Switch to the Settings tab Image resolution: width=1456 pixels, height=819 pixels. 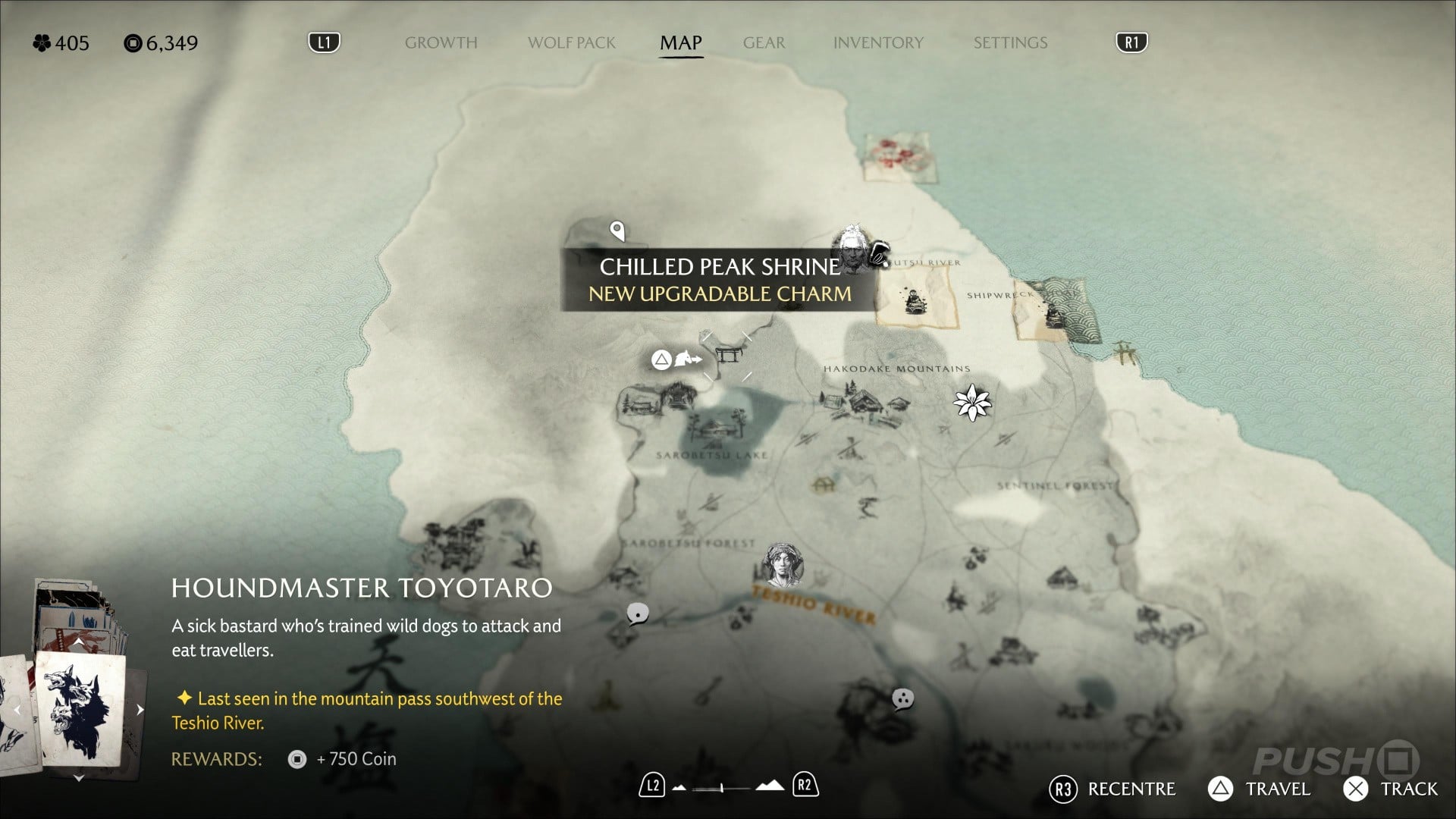click(1010, 42)
